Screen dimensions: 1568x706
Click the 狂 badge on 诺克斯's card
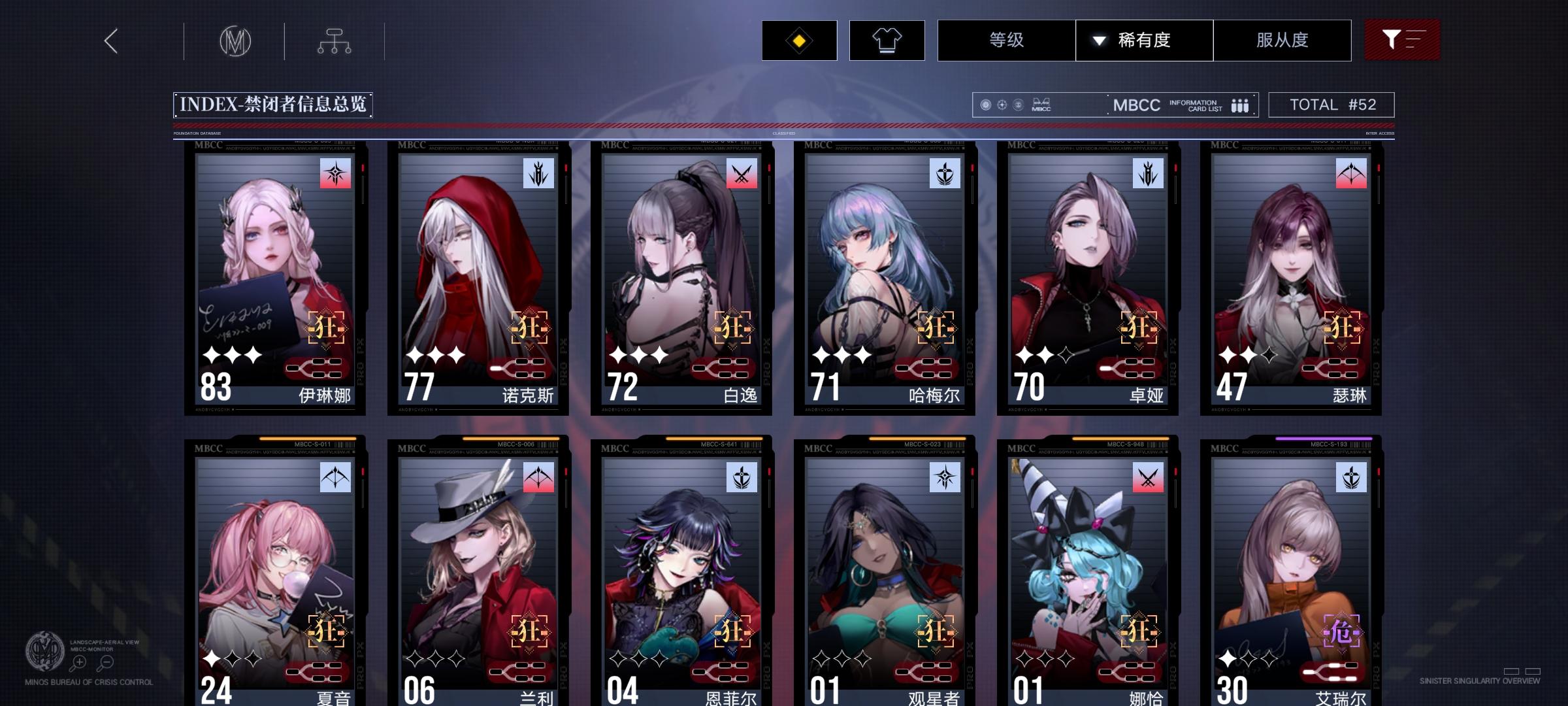pos(529,328)
